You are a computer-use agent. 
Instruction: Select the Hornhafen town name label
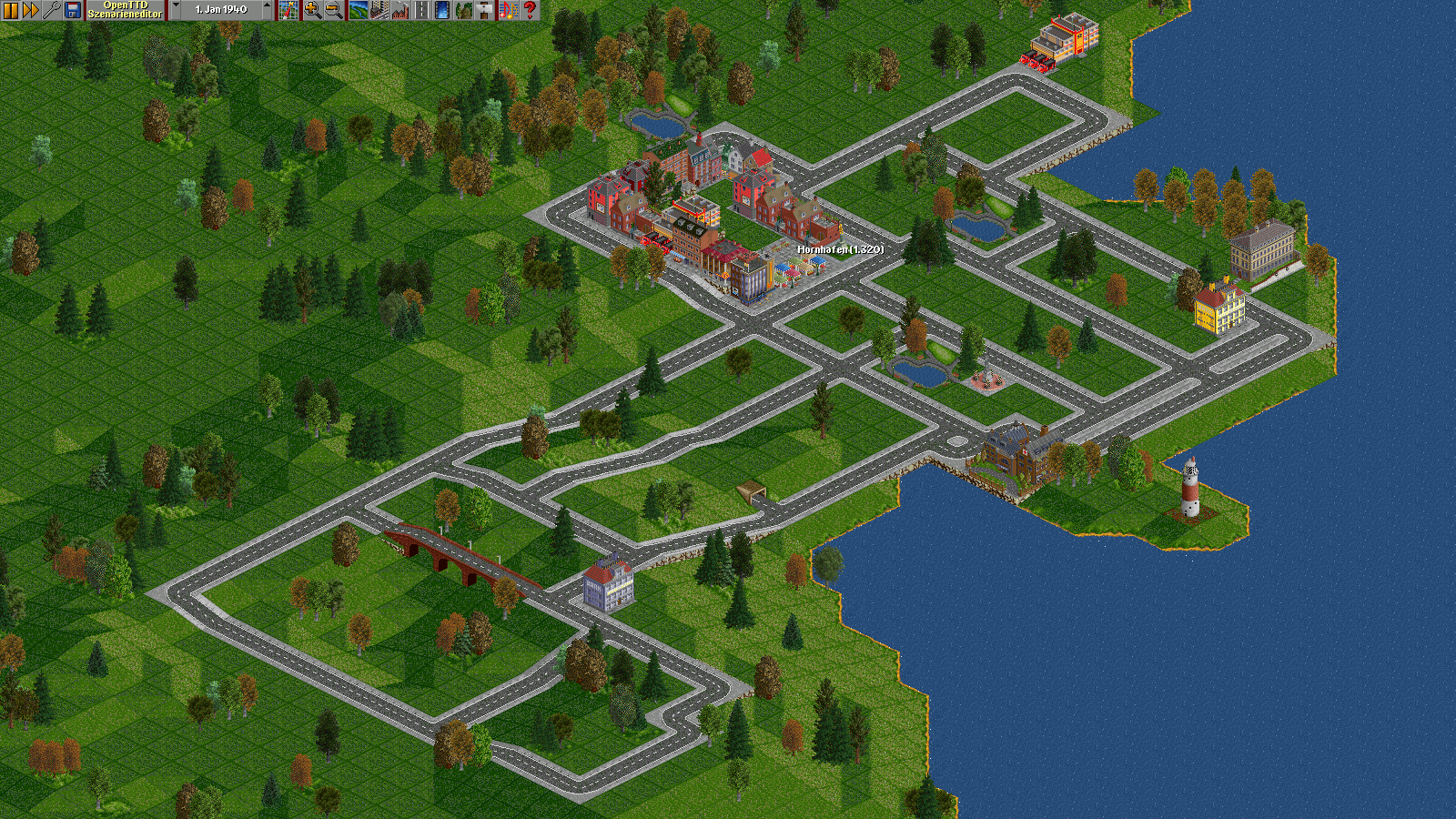point(840,249)
